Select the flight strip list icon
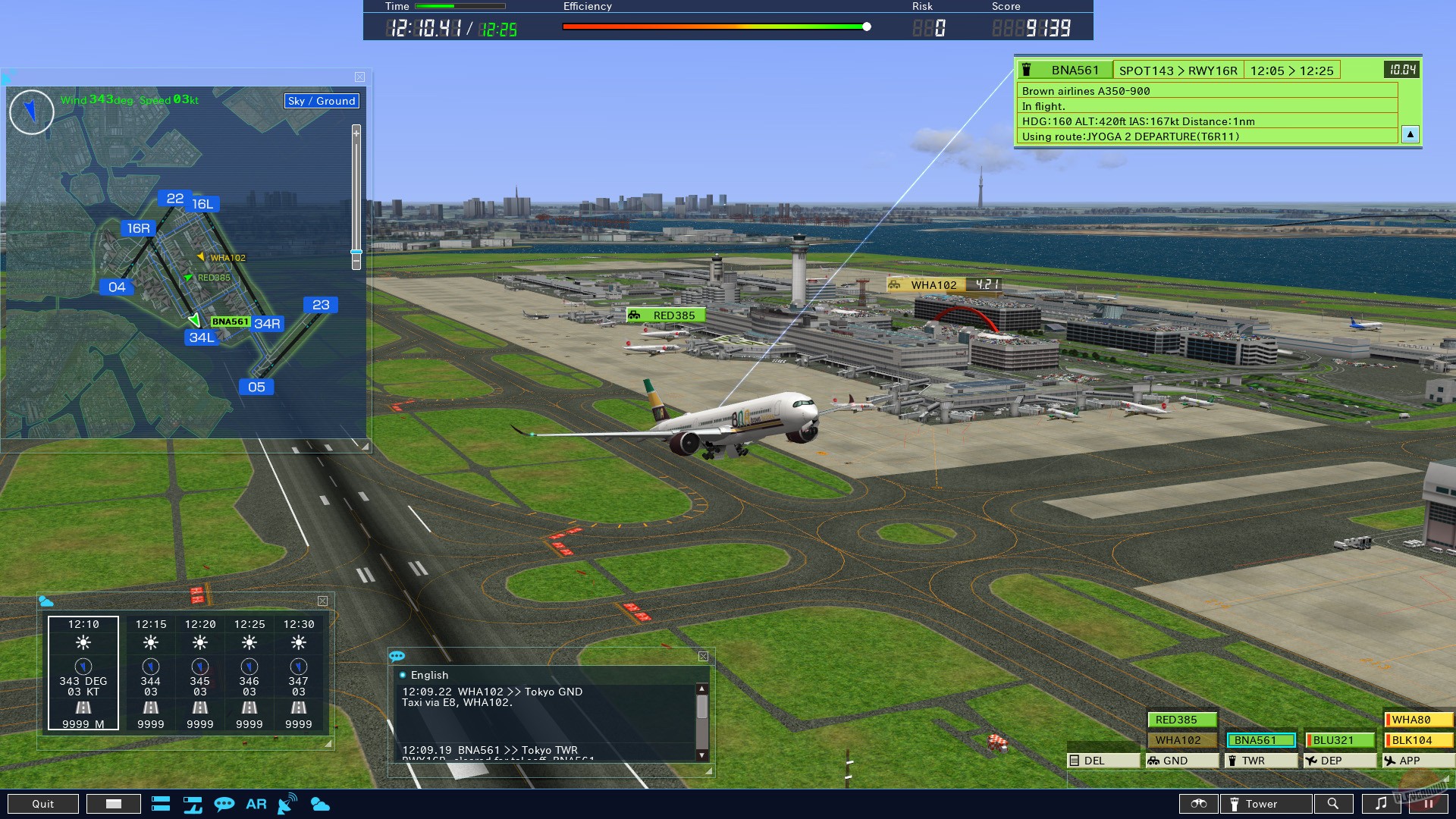This screenshot has height=819, width=1456. click(x=161, y=804)
